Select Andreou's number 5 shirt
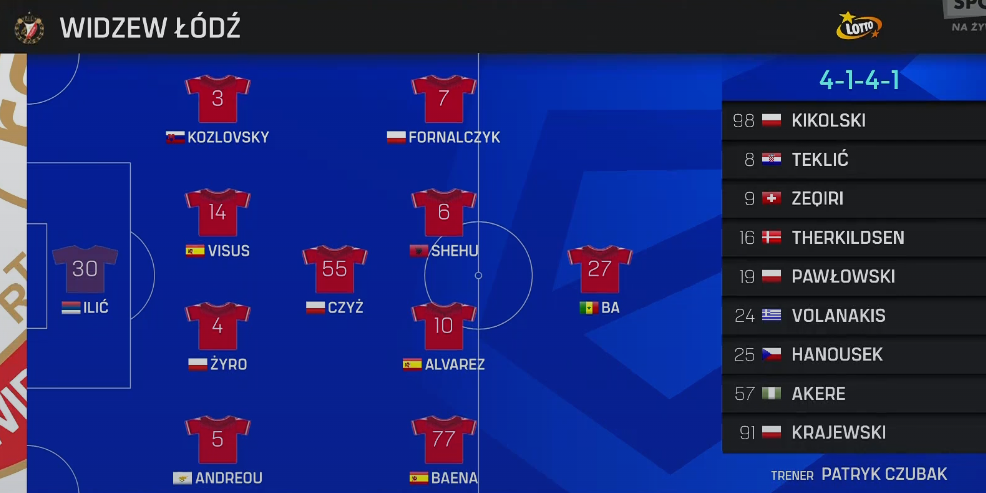986x493 pixels. click(218, 440)
